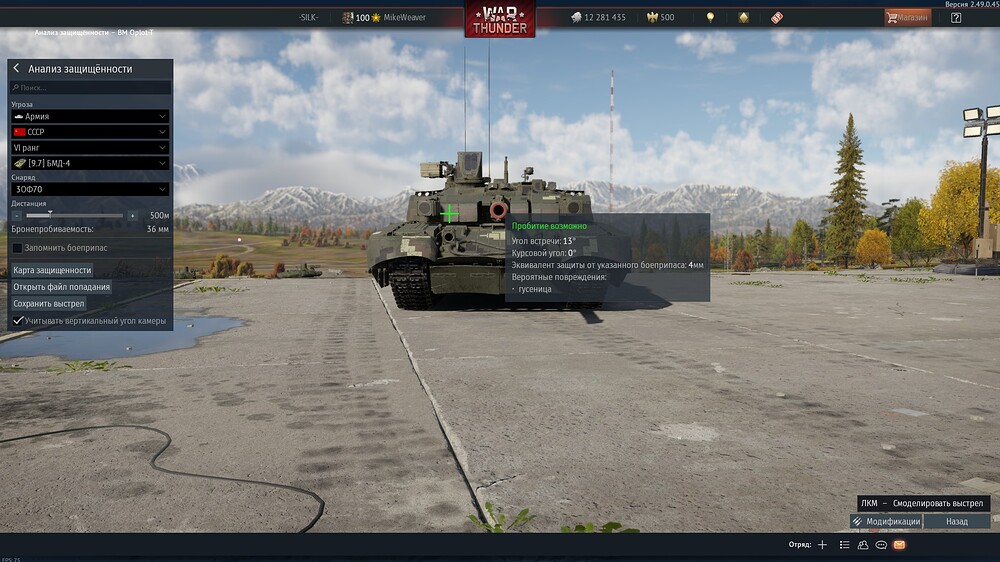
Task: Add a squad member with the plus icon
Action: tap(822, 545)
